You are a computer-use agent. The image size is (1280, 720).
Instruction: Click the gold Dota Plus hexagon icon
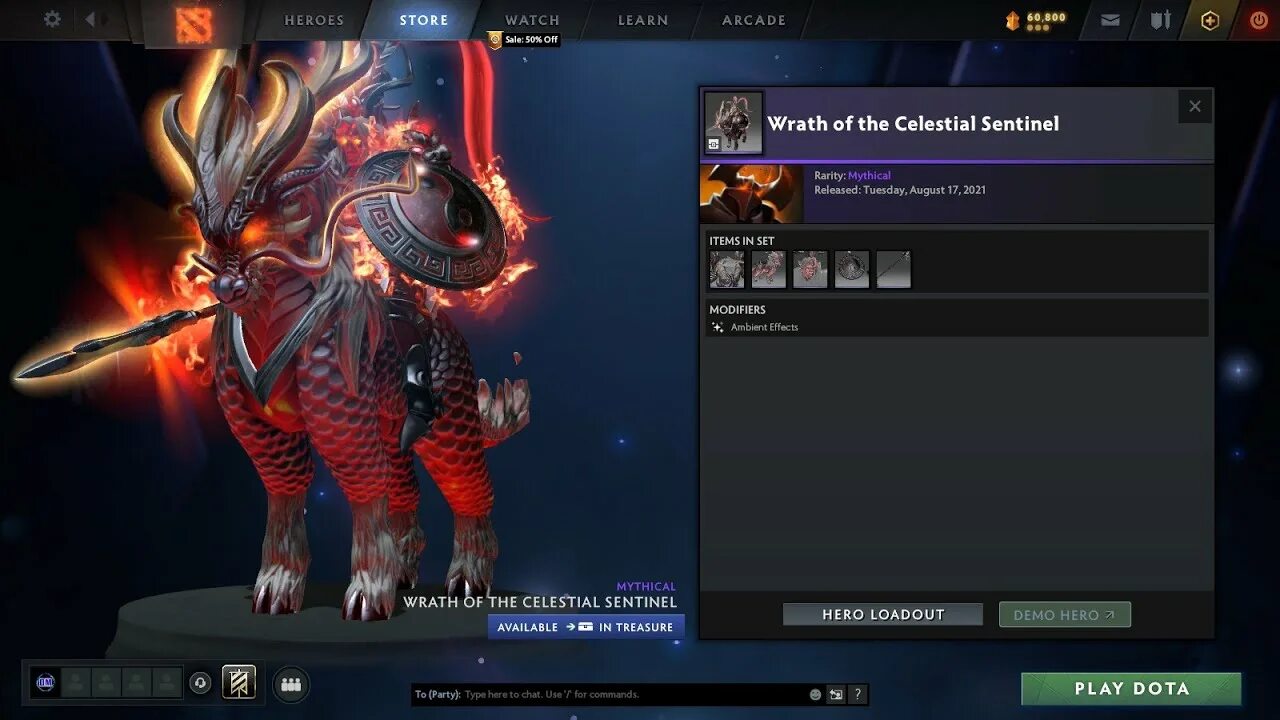(x=1210, y=20)
